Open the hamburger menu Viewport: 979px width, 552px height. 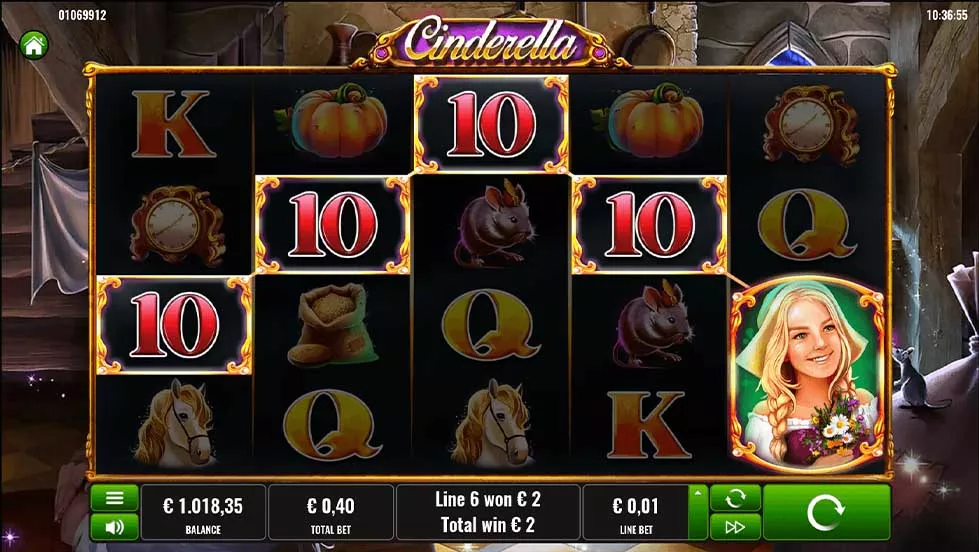pyautogui.click(x=114, y=498)
